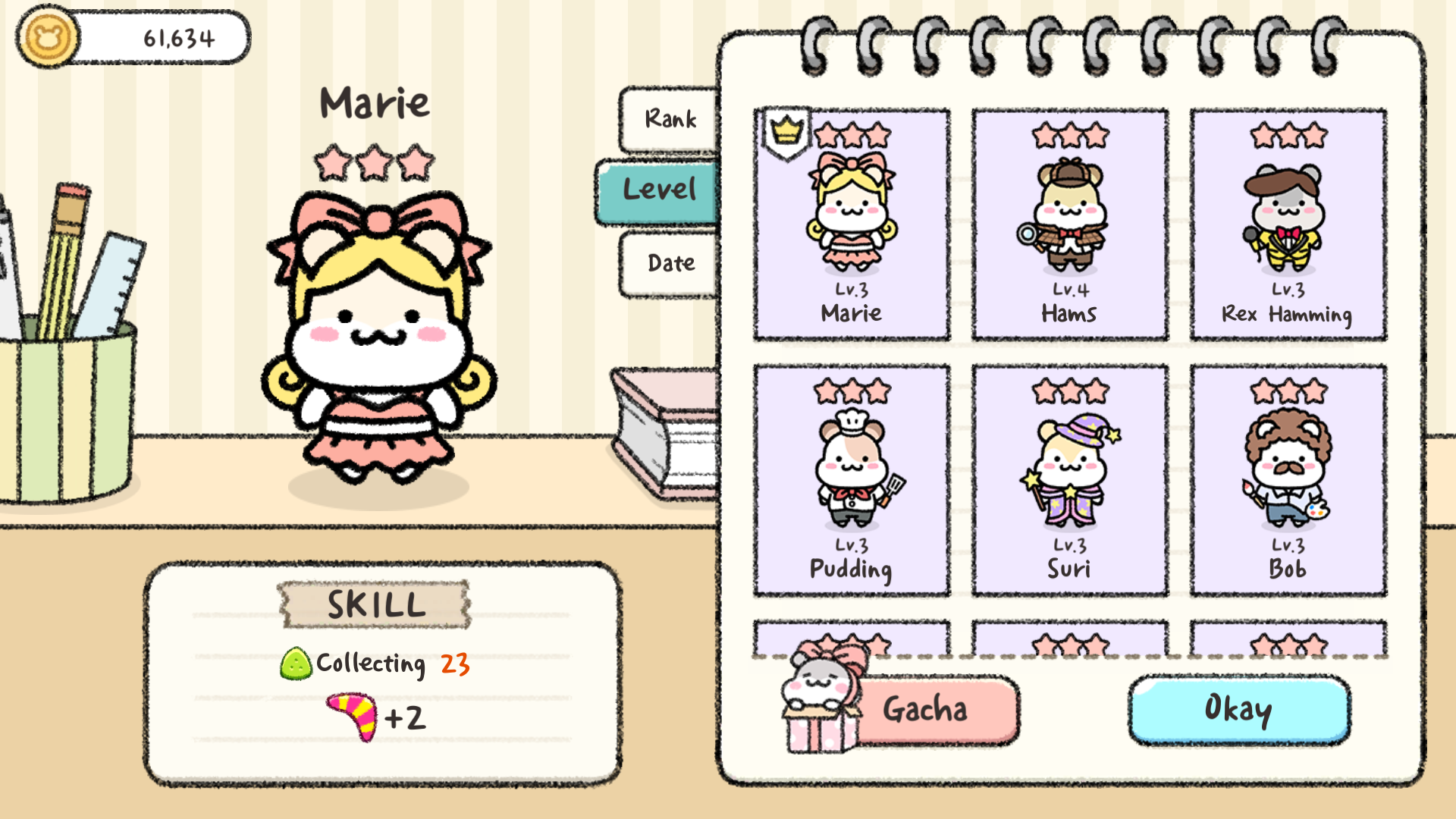Select wizard Suri with star wand

[1069, 478]
